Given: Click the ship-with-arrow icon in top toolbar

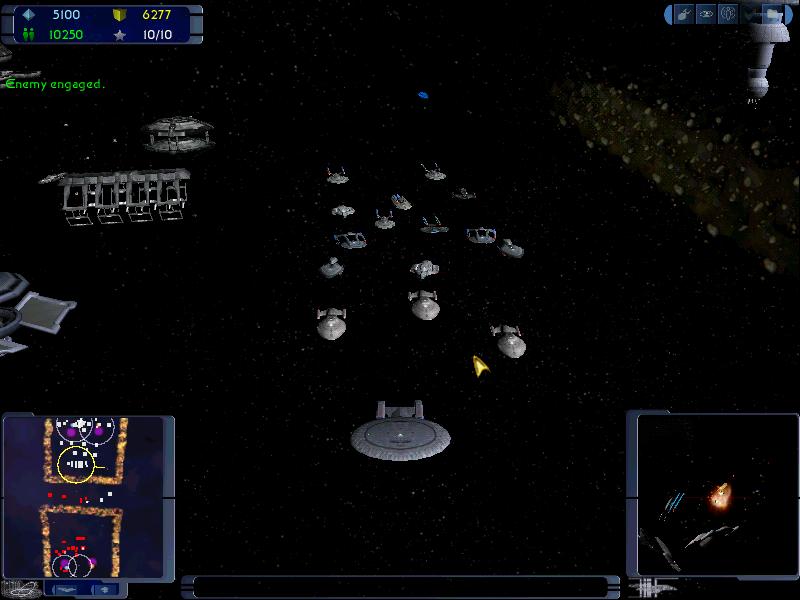Looking at the screenshot, I should pyautogui.click(x=685, y=14).
